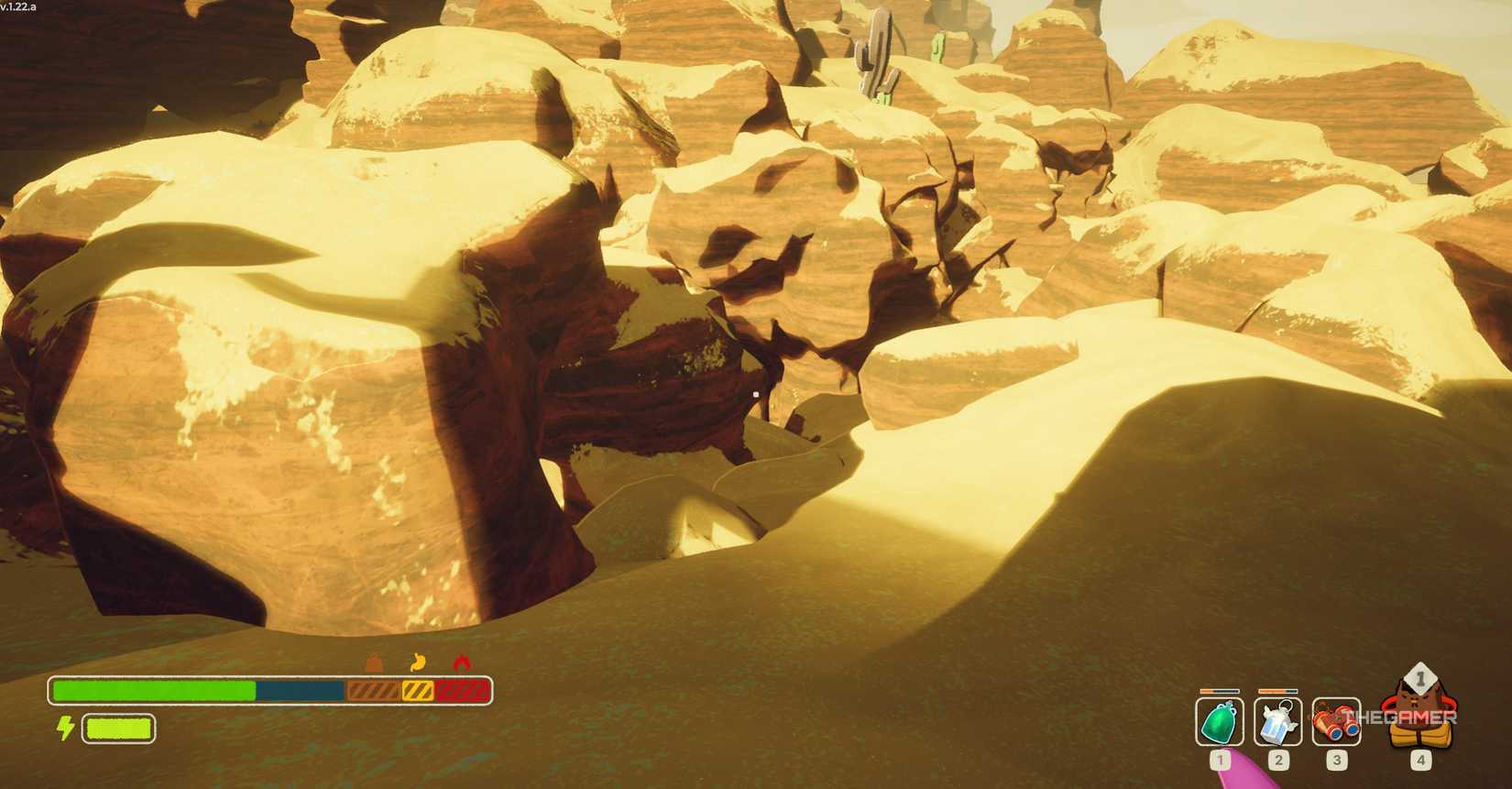Screen dimensions: 1512x789
Task: Click the durability bar above the milk jug slot
Action: click(x=1277, y=694)
